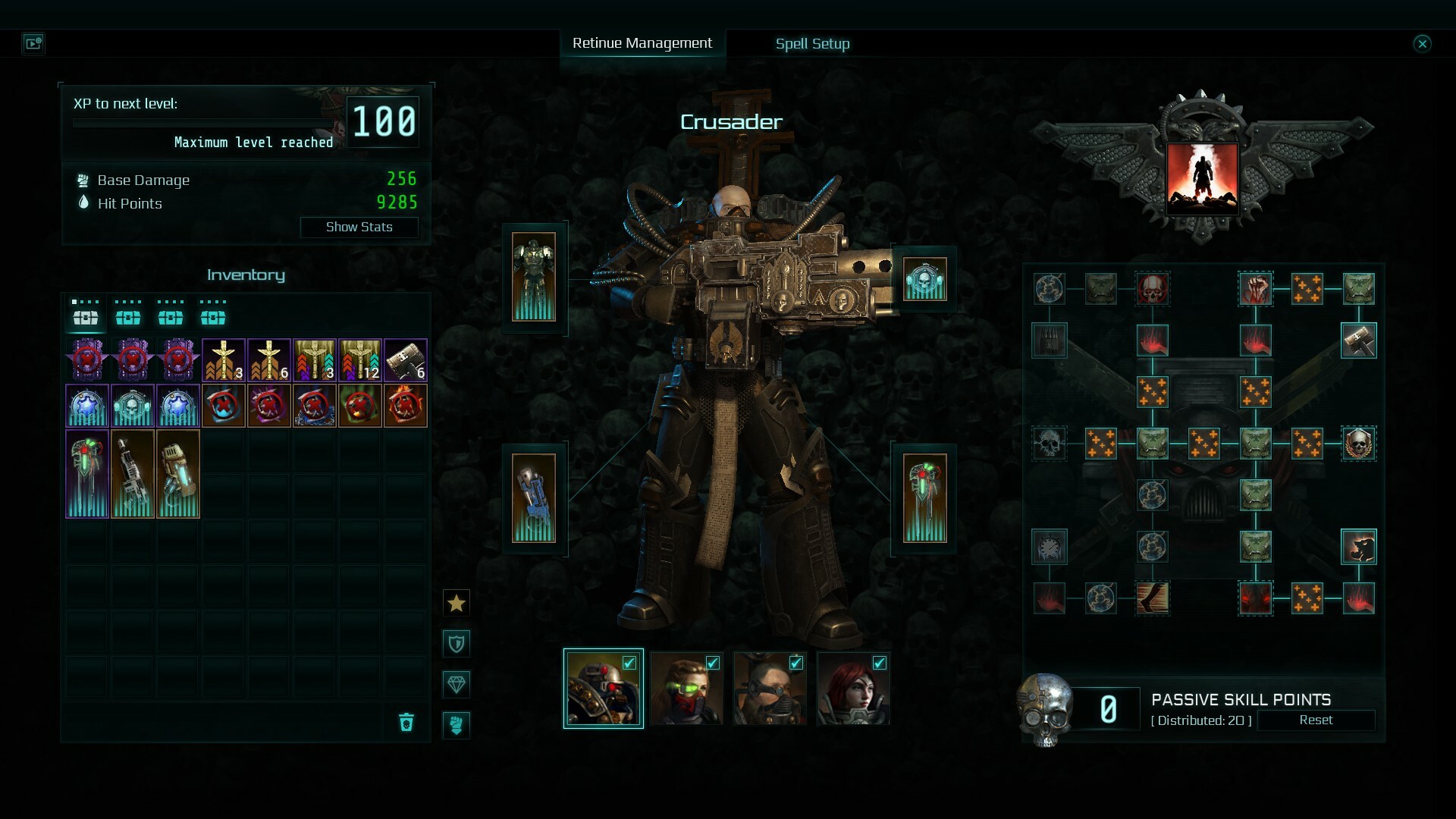Click the XP to next level progress bar
Screen dimensions: 1456x819
pos(201,123)
